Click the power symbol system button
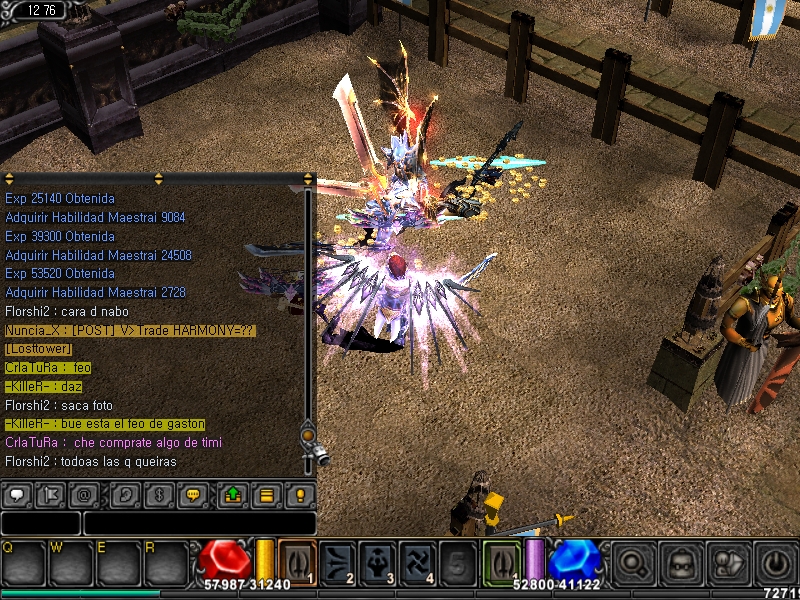The height and width of the screenshot is (600, 800). (x=774, y=562)
